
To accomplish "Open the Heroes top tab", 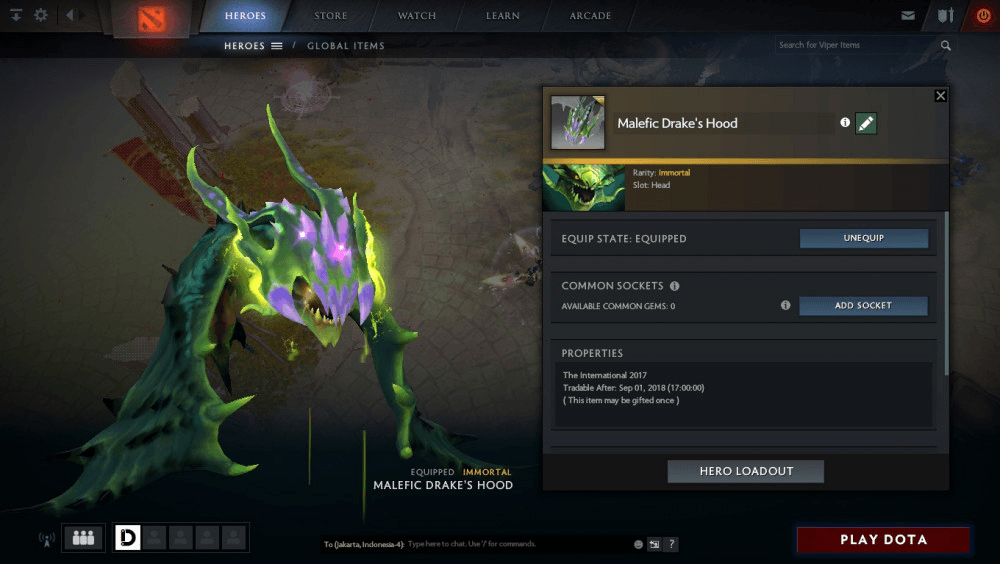I will point(245,16).
